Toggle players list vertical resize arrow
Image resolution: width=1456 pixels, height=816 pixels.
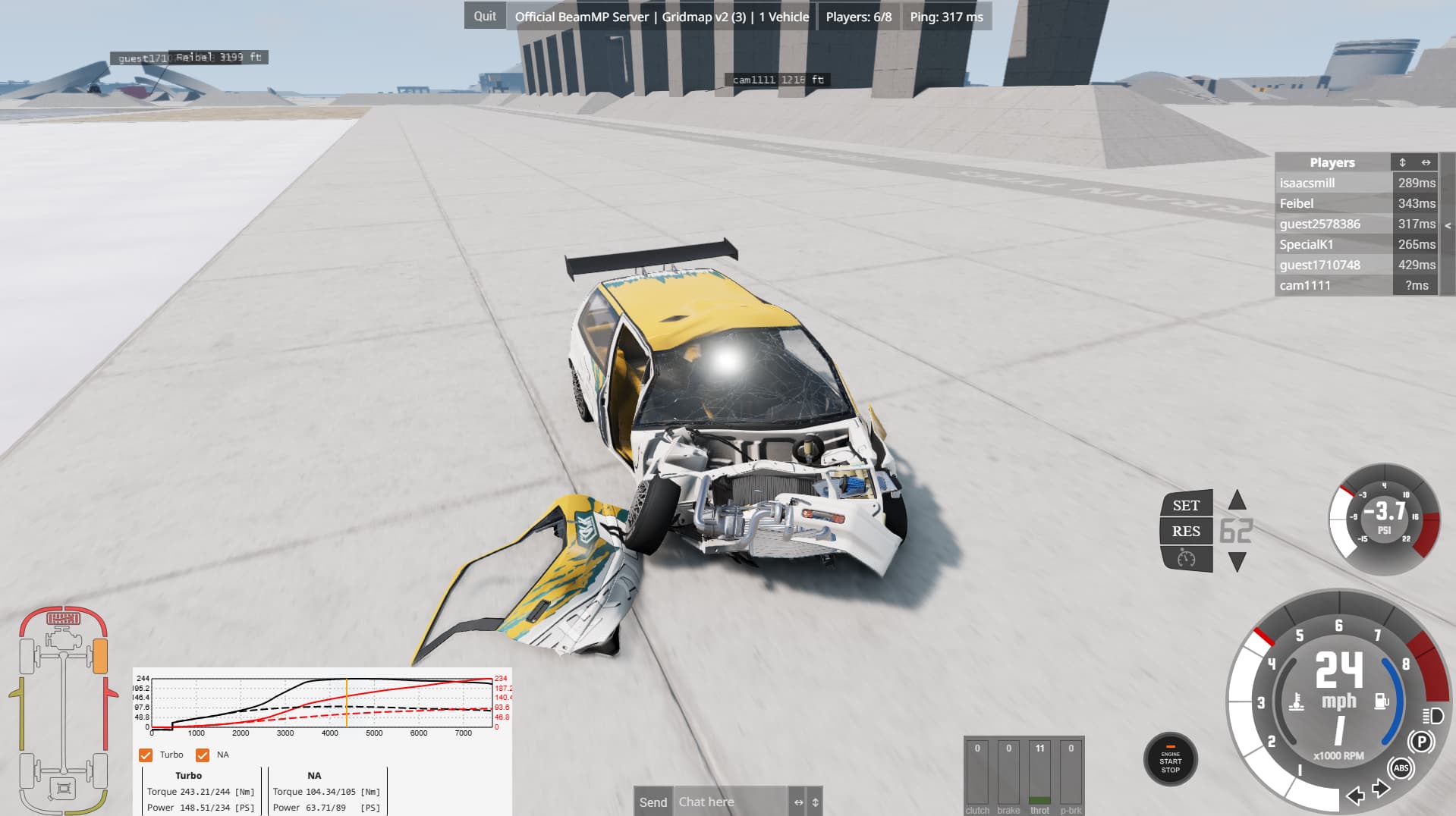pyautogui.click(x=1402, y=162)
